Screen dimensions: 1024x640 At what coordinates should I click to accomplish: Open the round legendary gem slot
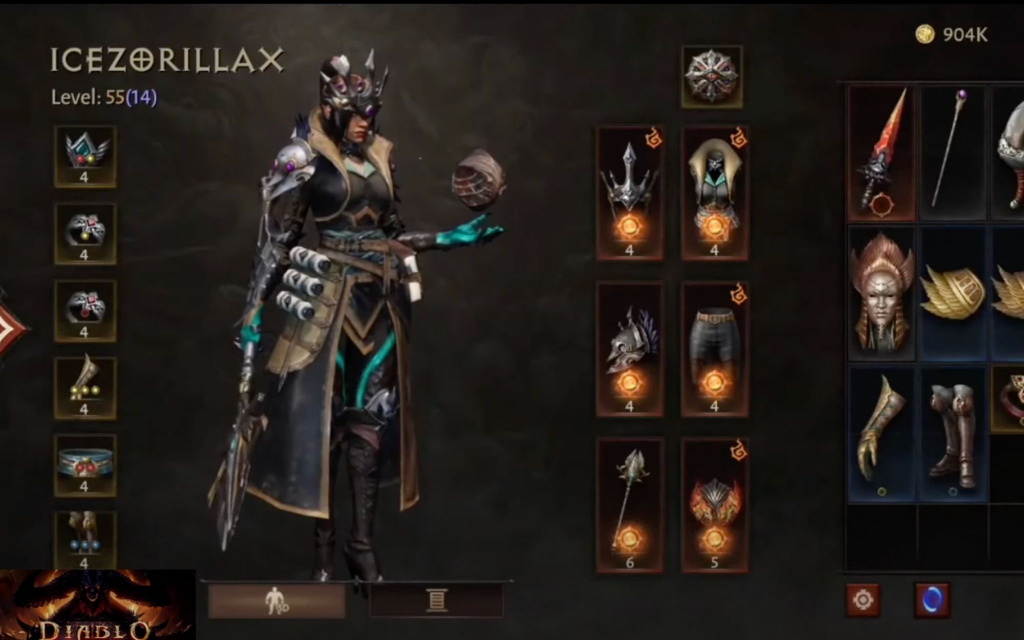click(x=711, y=76)
